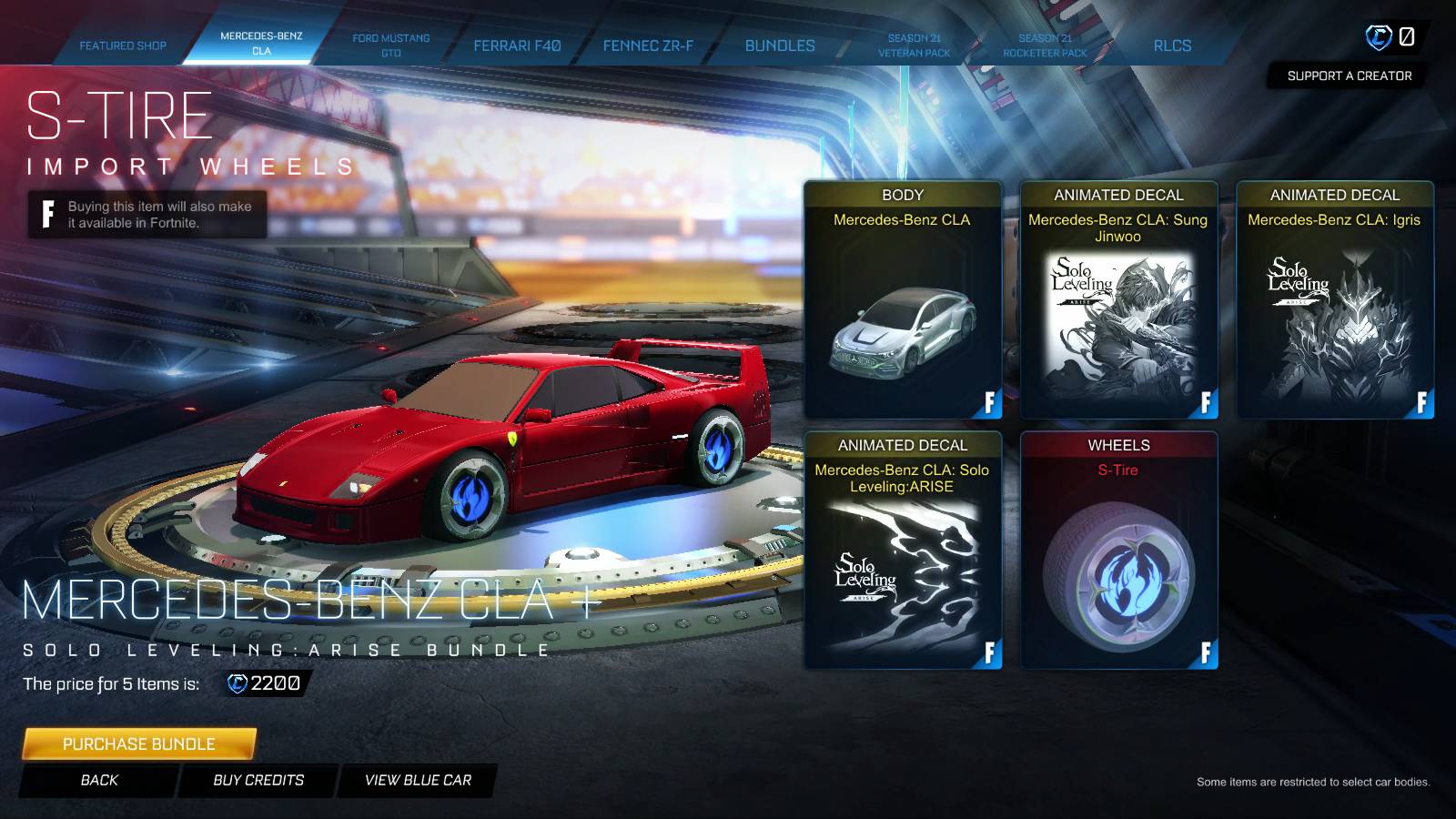Go back with the Back button
The image size is (1456, 819).
click(99, 780)
